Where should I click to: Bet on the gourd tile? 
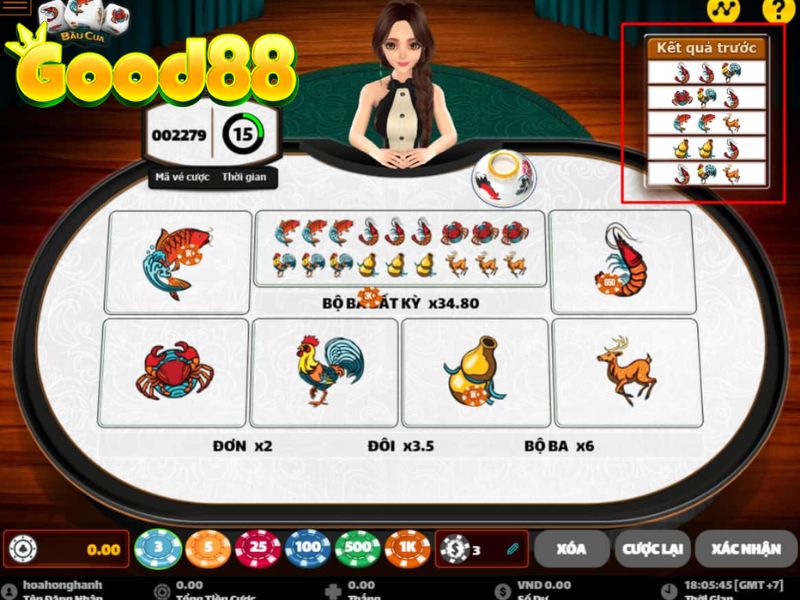(x=474, y=372)
